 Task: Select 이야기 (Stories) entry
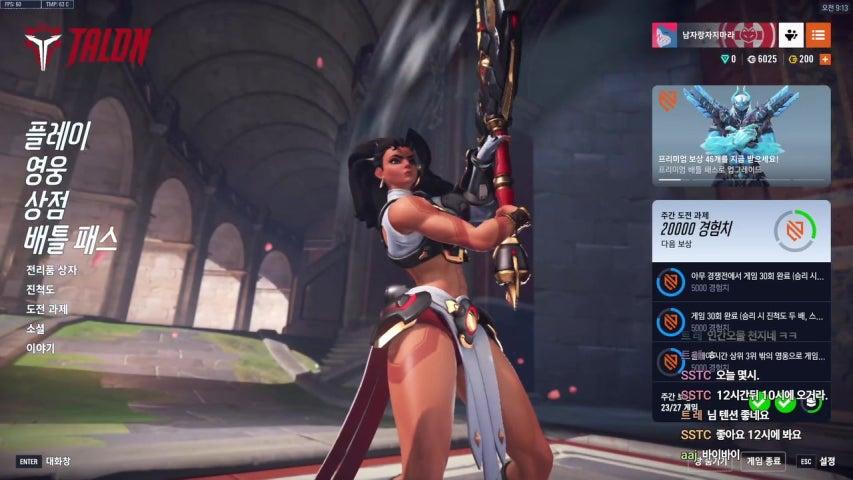40,348
